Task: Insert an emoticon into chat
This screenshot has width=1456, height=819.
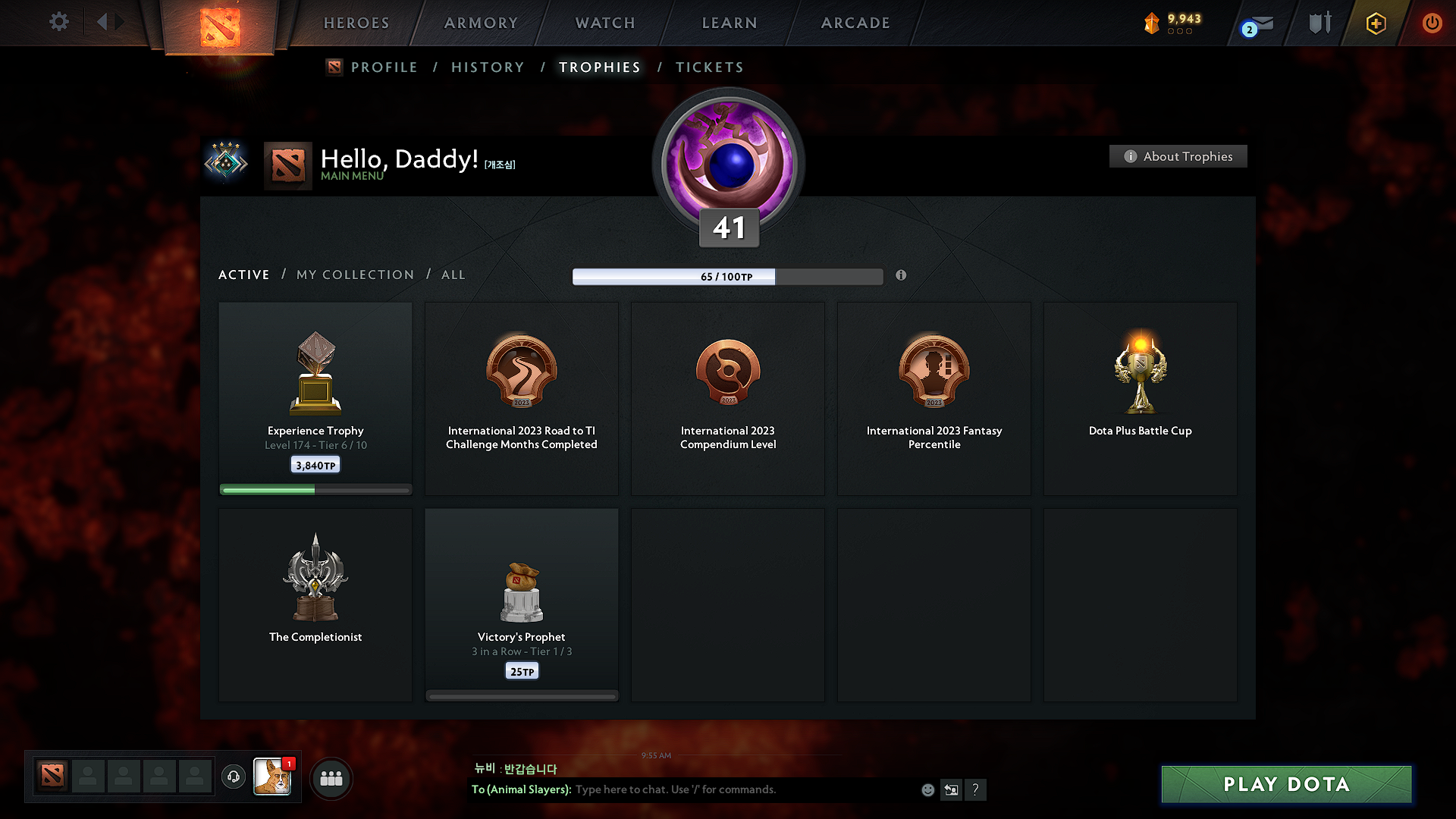Action: tap(927, 789)
